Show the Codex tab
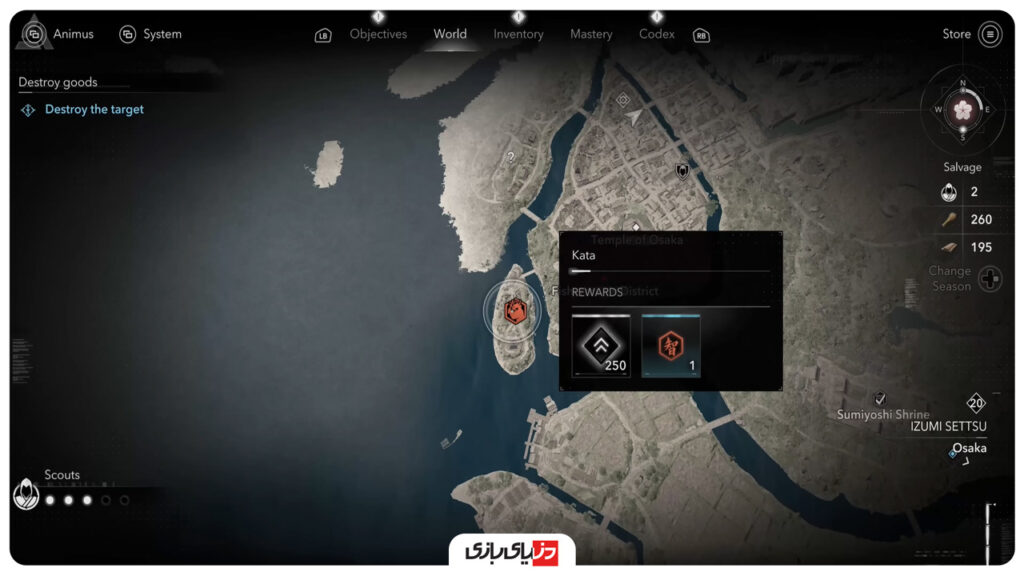 [x=657, y=34]
